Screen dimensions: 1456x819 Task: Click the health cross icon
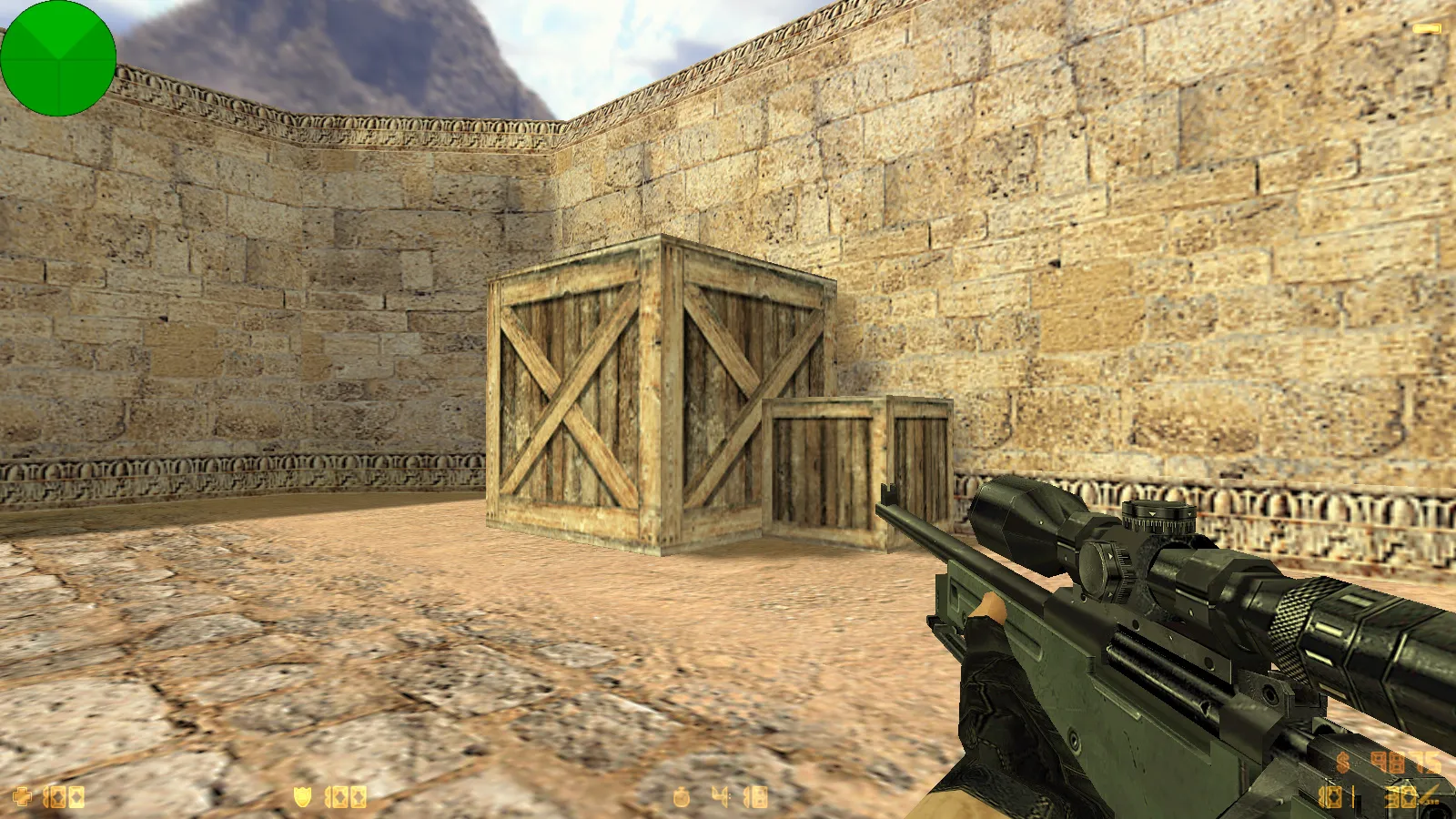[23, 797]
